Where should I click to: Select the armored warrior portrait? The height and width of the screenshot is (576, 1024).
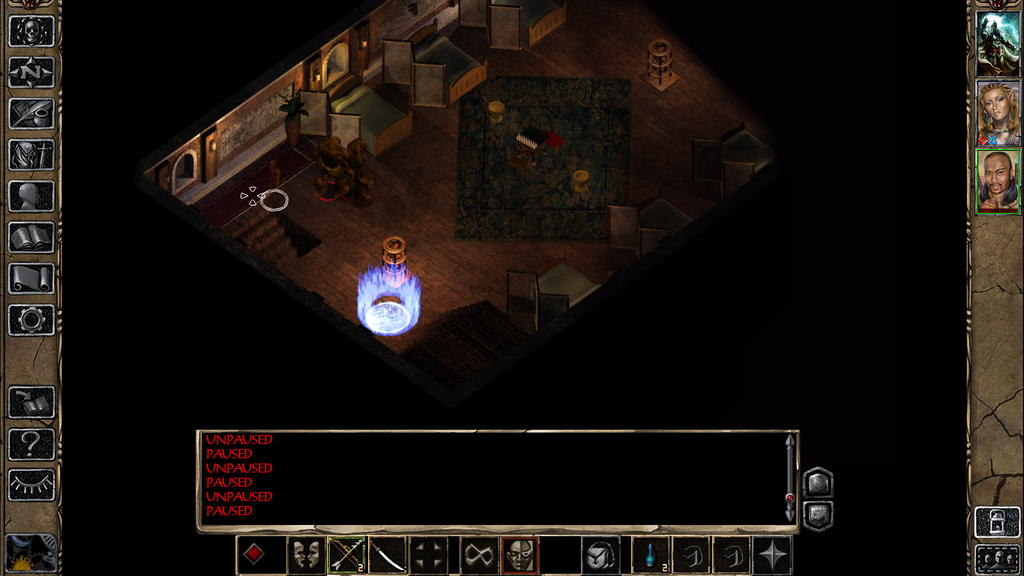click(x=998, y=43)
